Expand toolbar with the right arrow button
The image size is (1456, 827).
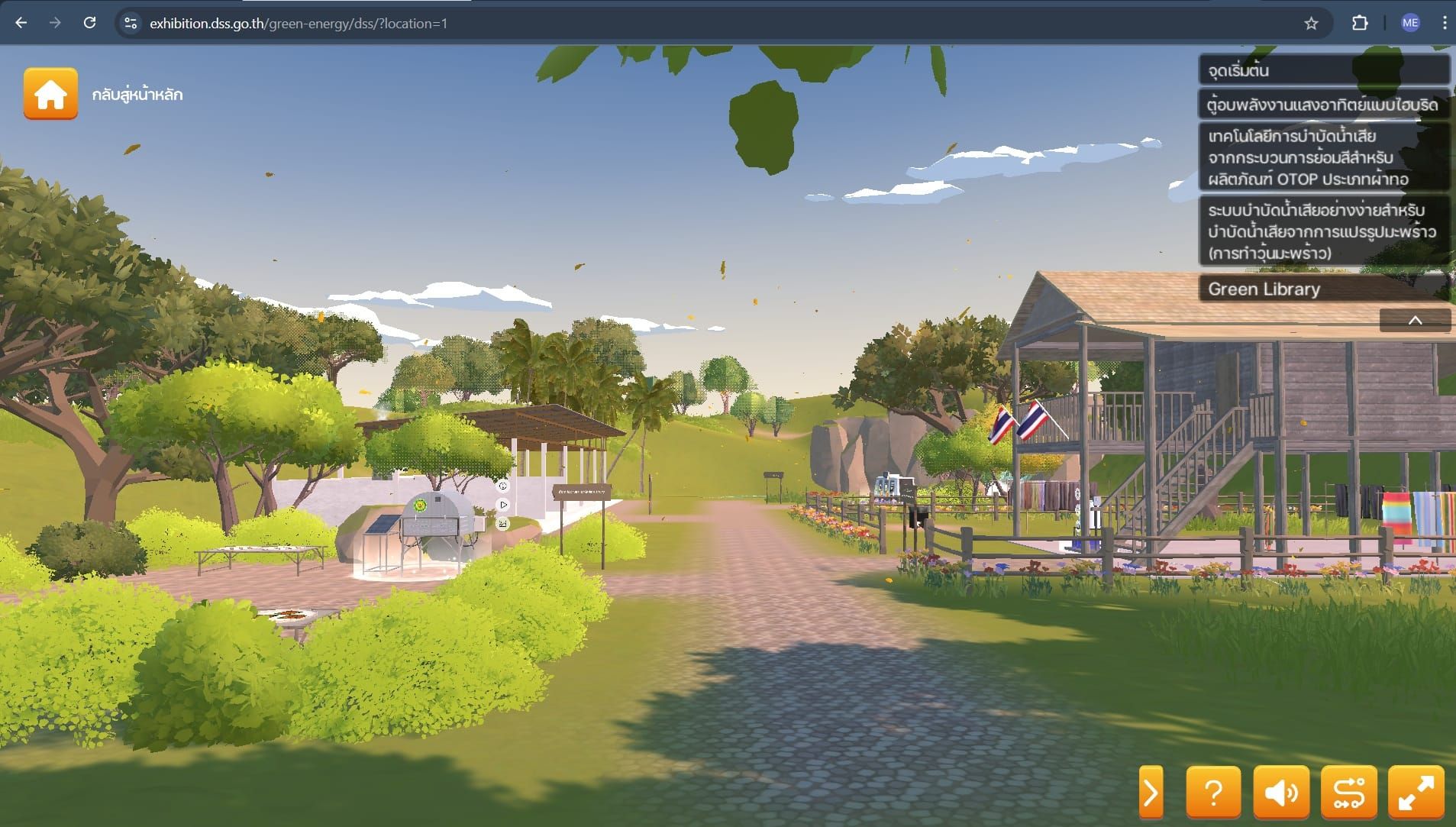[1151, 793]
